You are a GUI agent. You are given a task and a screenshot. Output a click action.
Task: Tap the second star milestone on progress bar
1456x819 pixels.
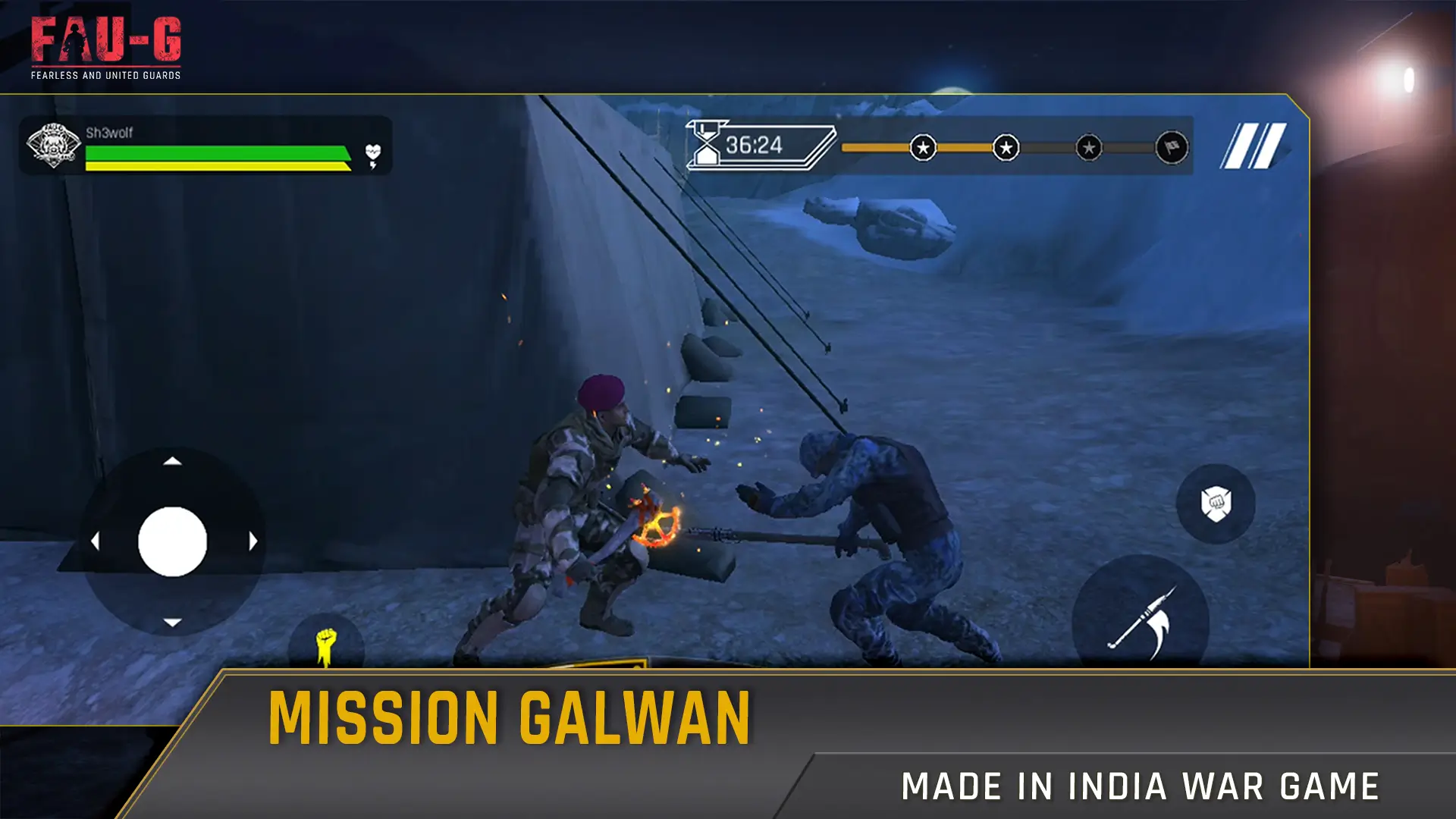[x=1005, y=149]
